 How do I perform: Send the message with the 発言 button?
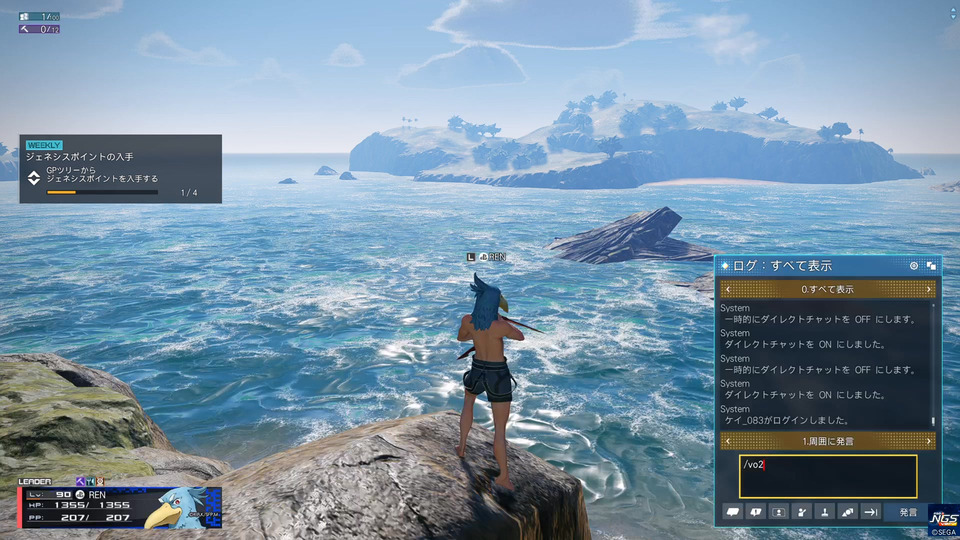[x=907, y=512]
